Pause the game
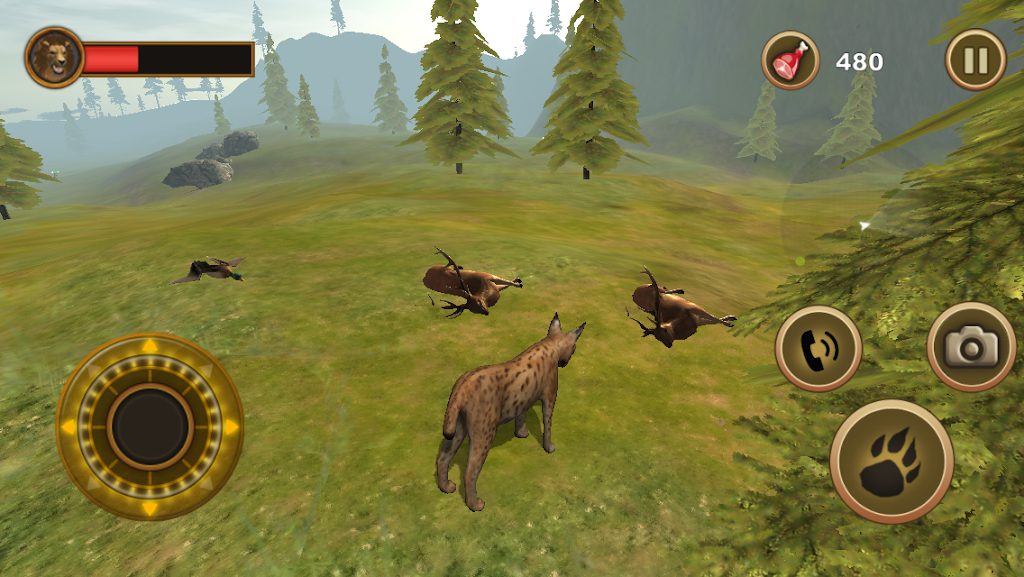This screenshot has width=1024, height=577. click(x=975, y=60)
